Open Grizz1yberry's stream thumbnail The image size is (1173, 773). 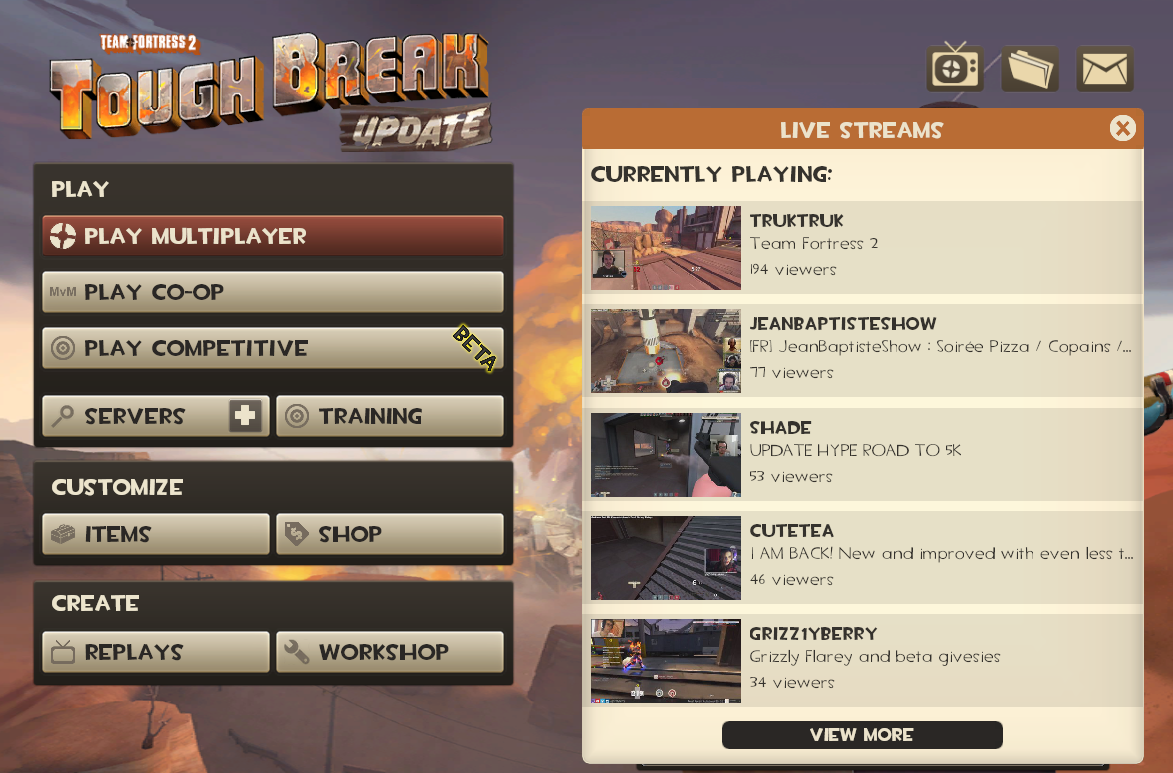(x=665, y=660)
